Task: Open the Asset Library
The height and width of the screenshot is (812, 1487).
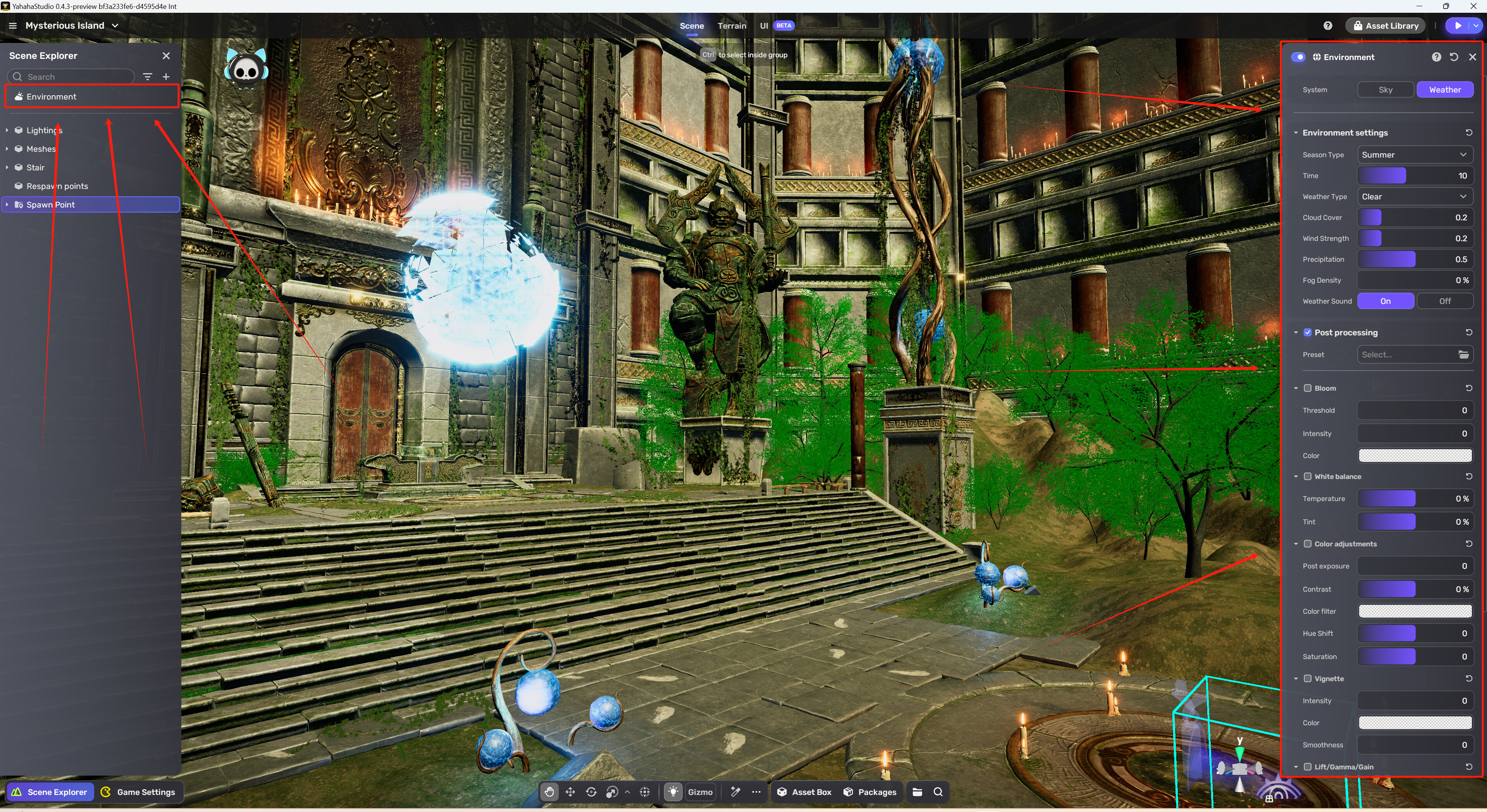Action: click(x=1385, y=26)
